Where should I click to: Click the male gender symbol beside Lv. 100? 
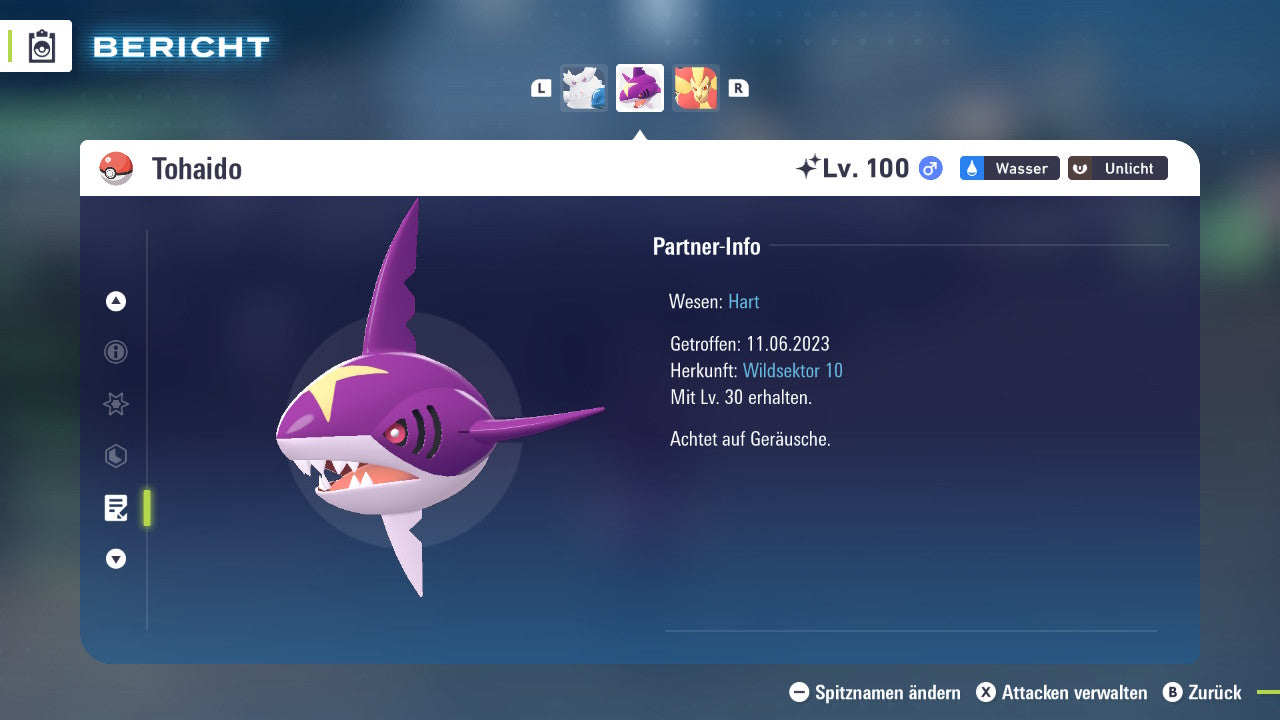928,169
